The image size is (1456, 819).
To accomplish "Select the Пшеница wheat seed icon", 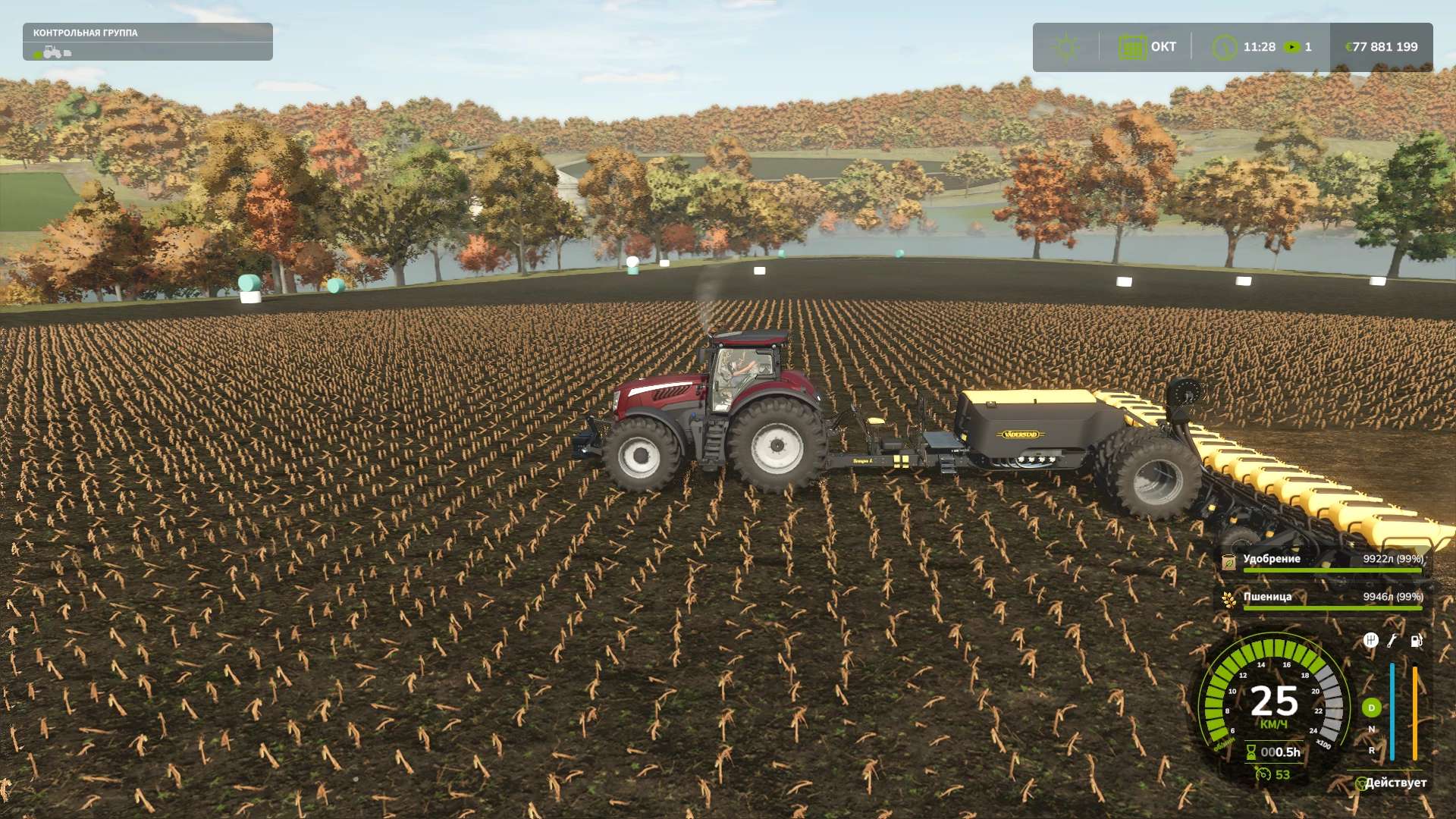I will 1228,600.
